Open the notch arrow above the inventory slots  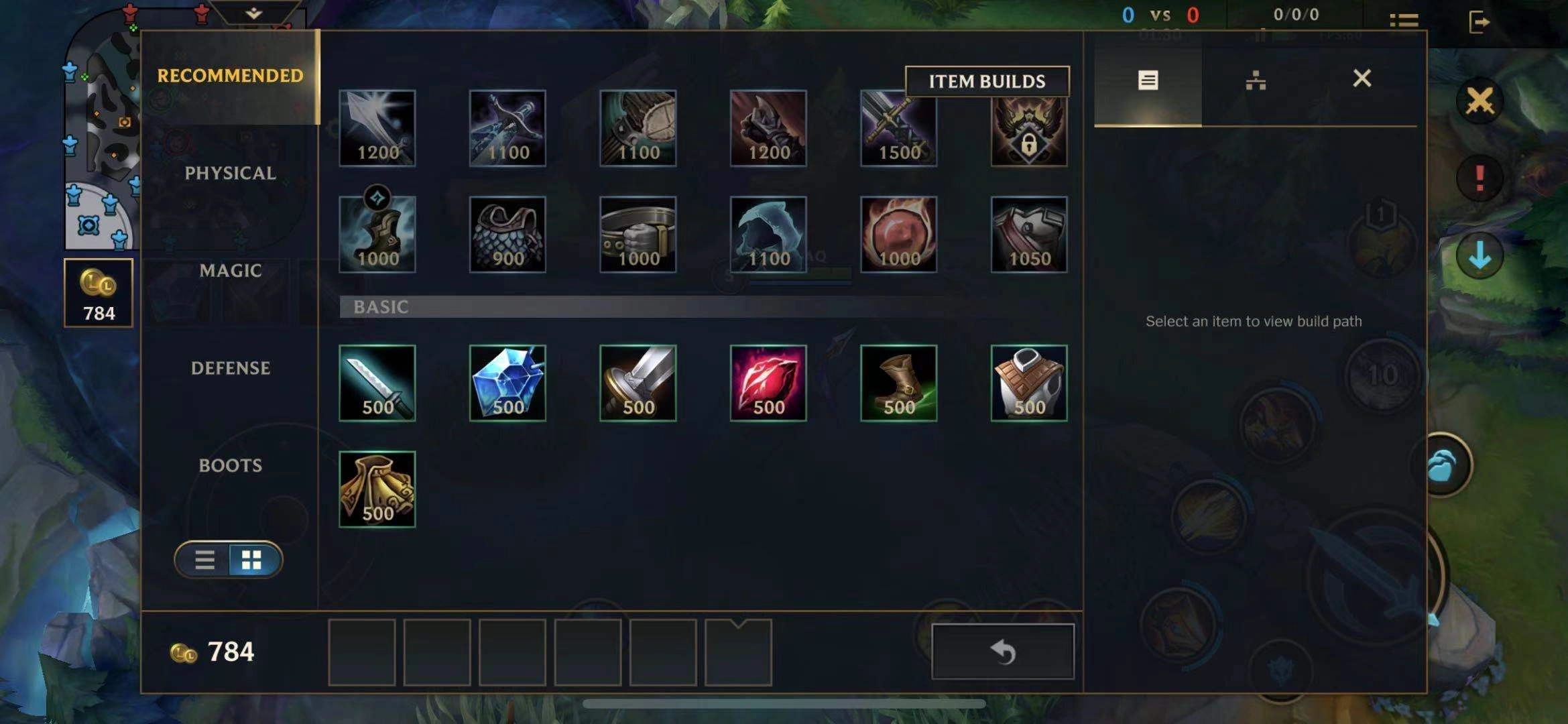click(739, 622)
